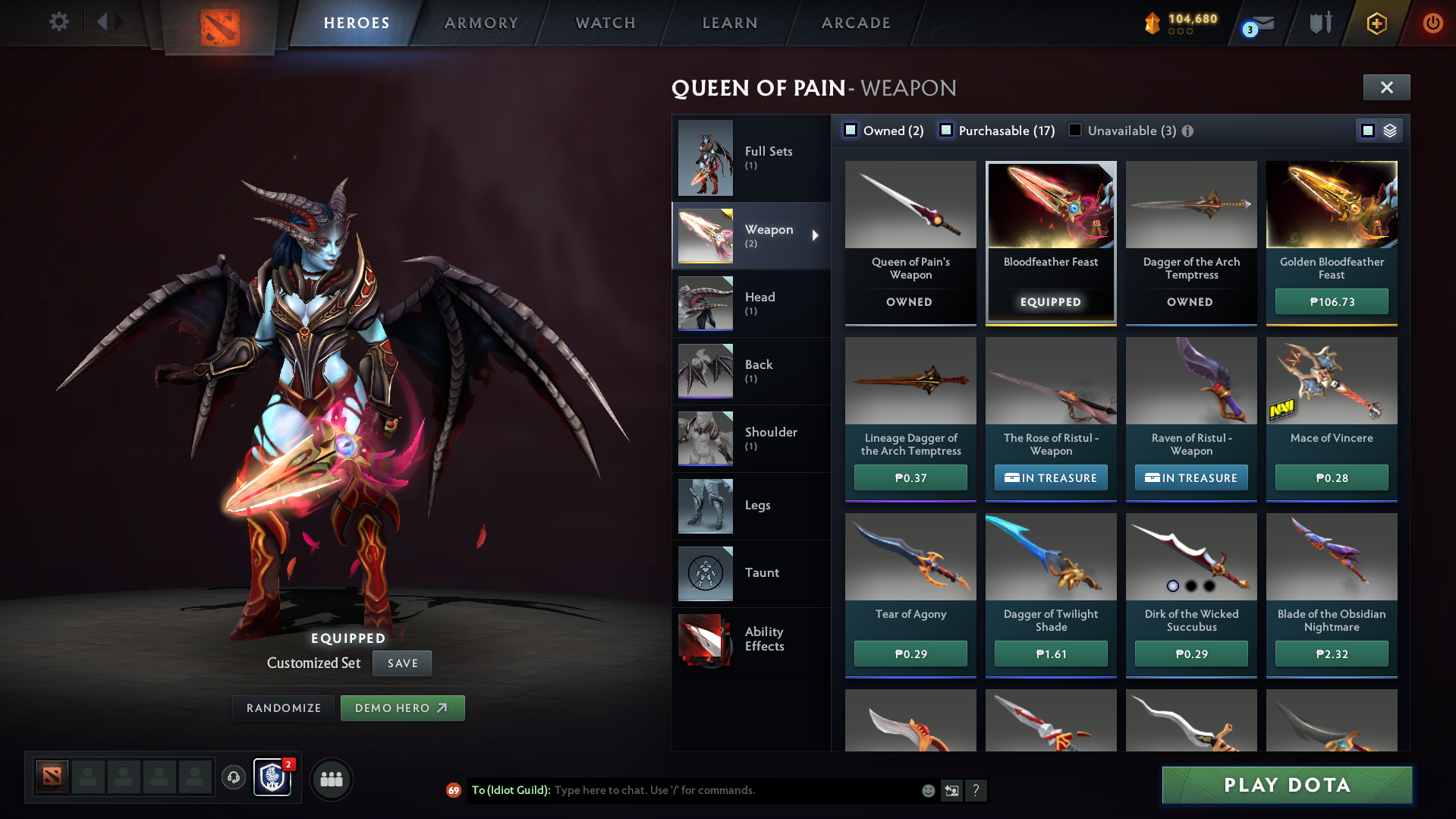Open the guild shield icon with badge 2

pyautogui.click(x=272, y=778)
